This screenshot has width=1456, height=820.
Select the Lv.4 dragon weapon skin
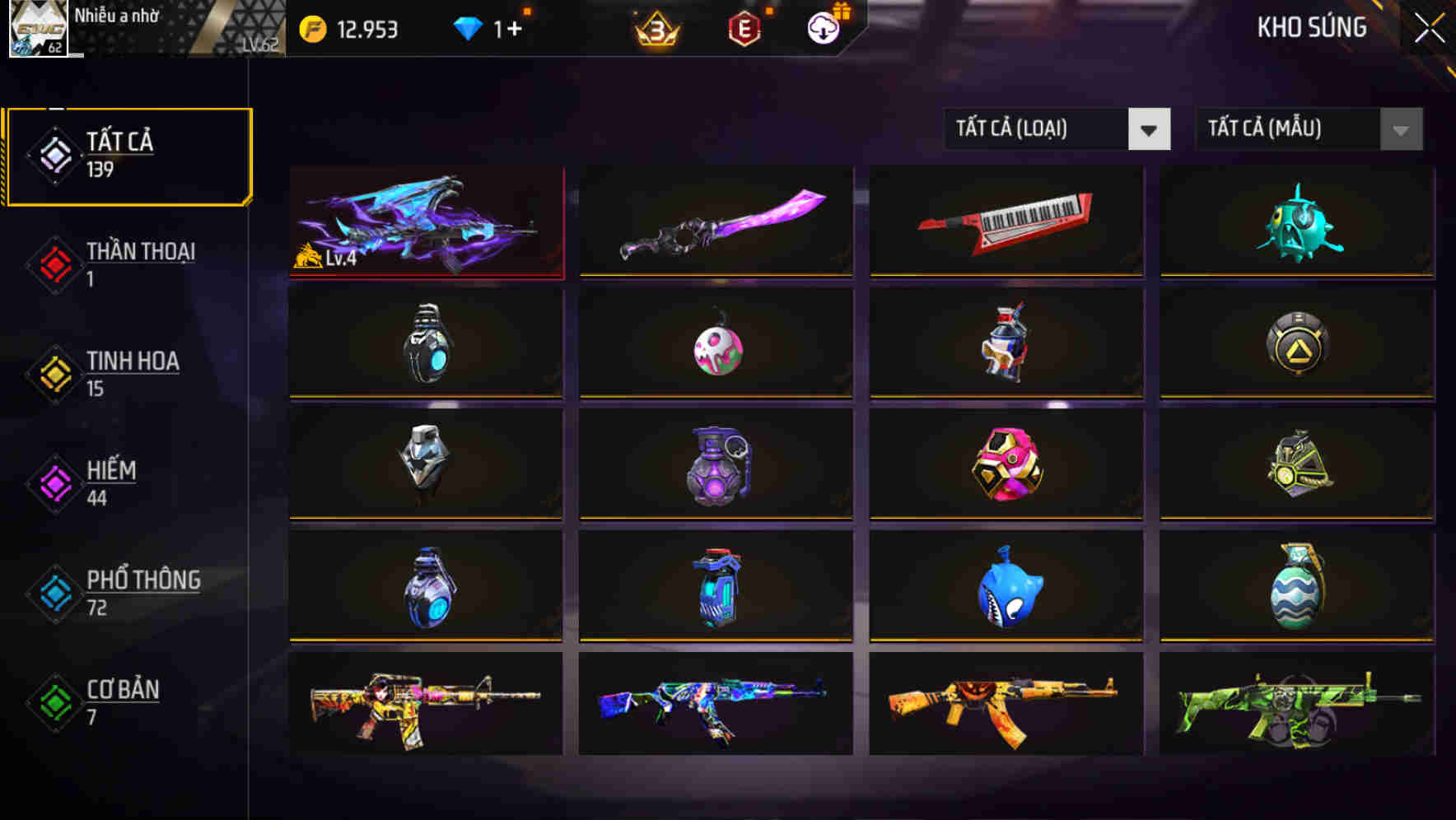(x=425, y=221)
